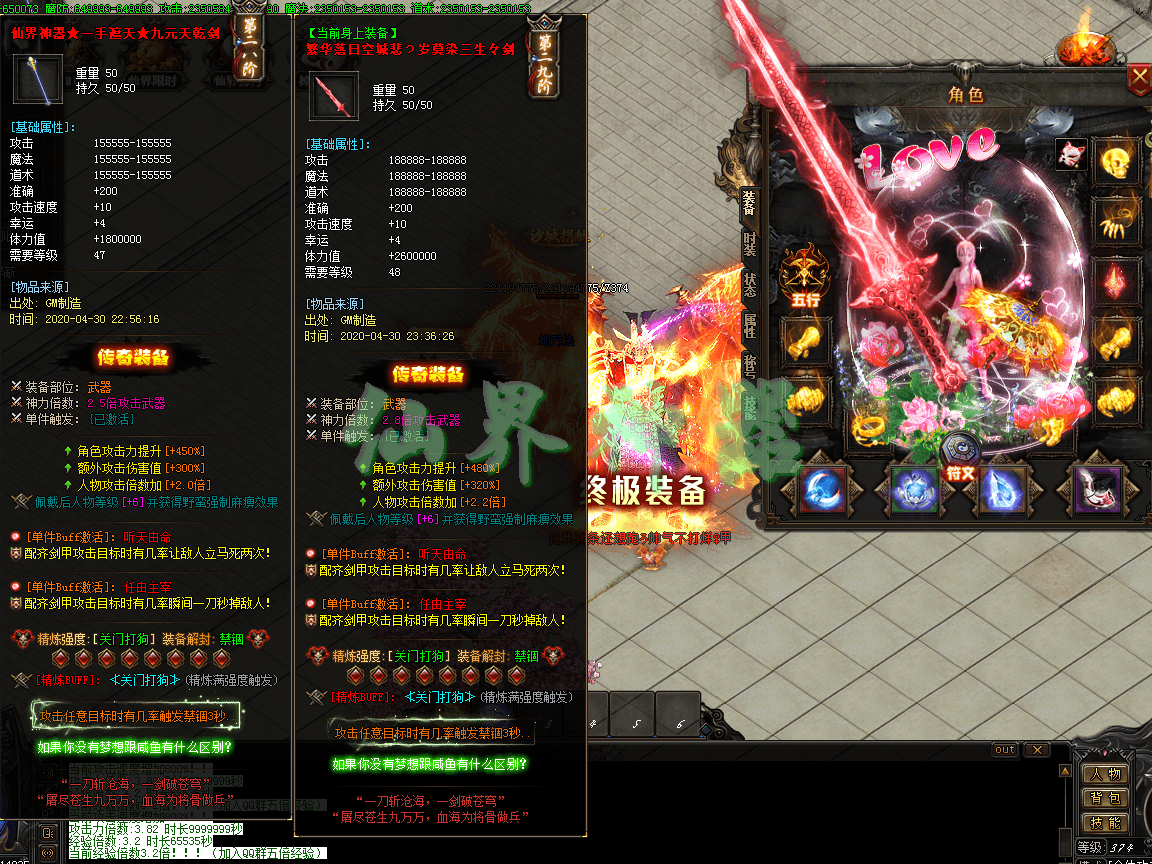
Task: Switch to the 时装 fashion tab
Action: (x=750, y=244)
